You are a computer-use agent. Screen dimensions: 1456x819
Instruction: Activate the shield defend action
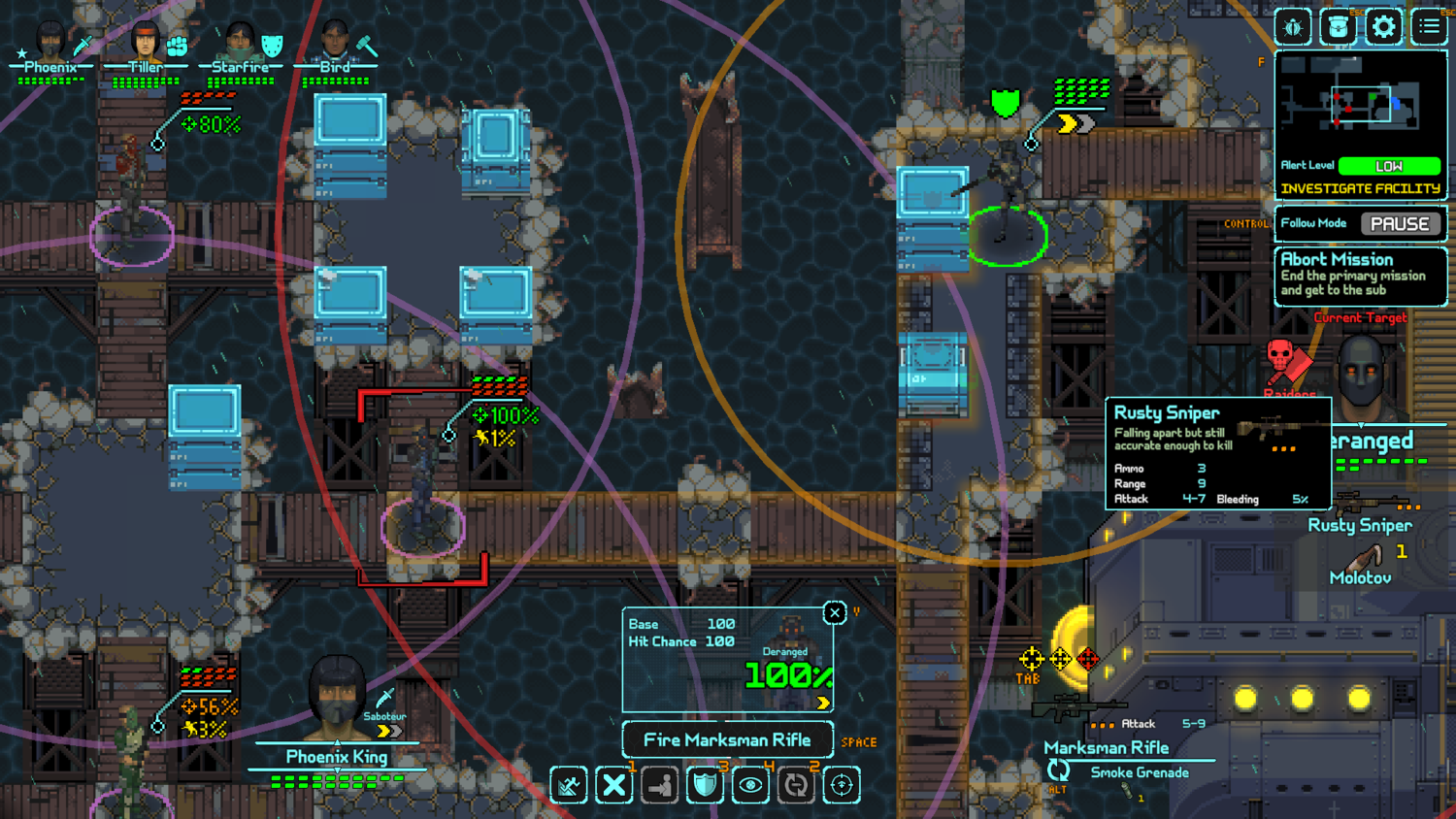705,785
